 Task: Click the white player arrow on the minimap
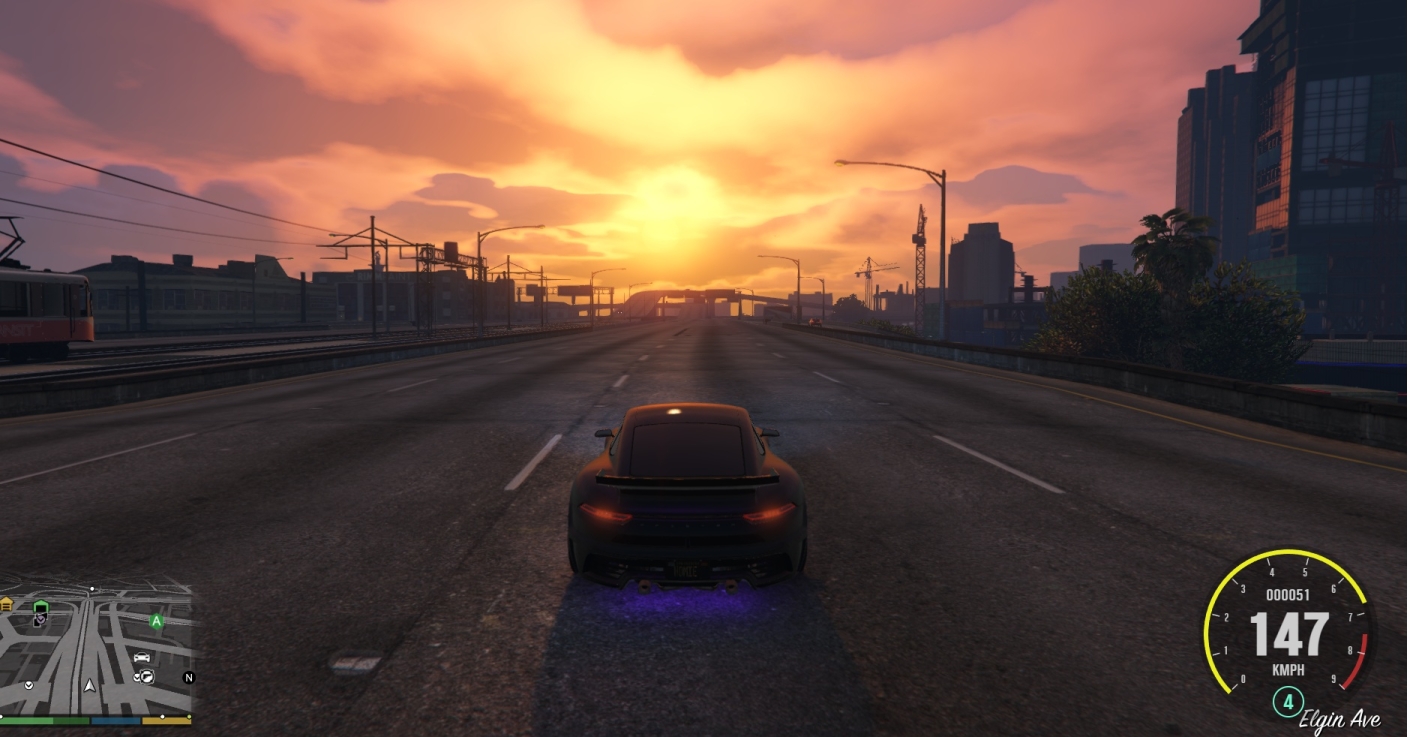point(89,686)
